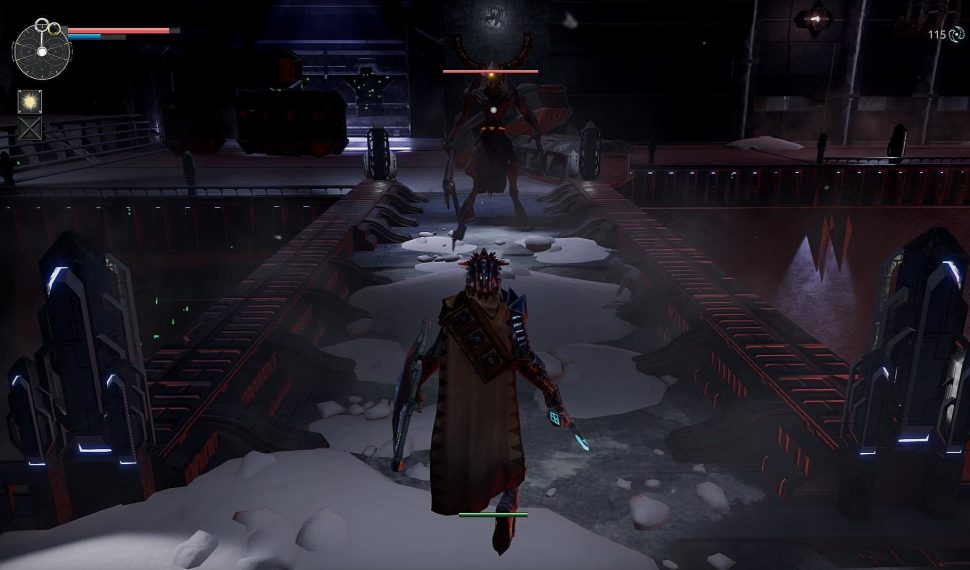Click the circular compass dial
Screen dimensions: 970x570
coord(42,50)
